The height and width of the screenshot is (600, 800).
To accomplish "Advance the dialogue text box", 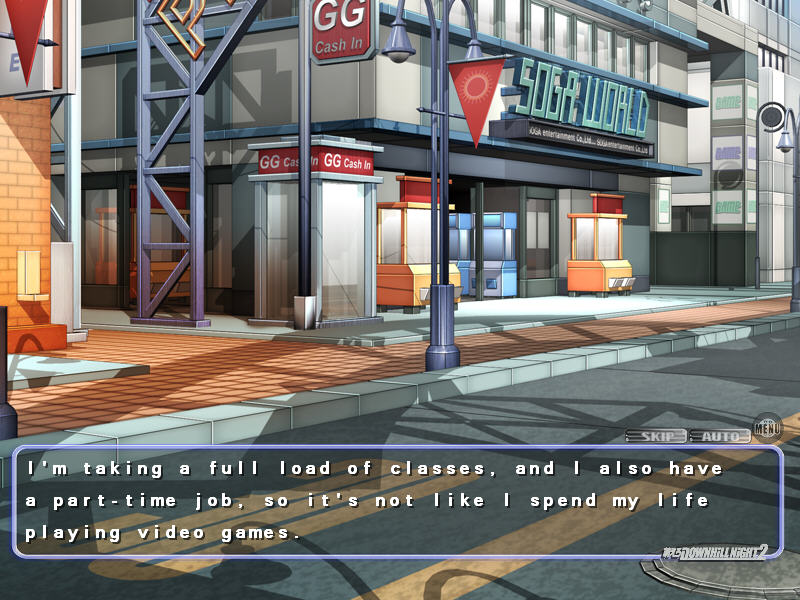I will pos(397,501).
